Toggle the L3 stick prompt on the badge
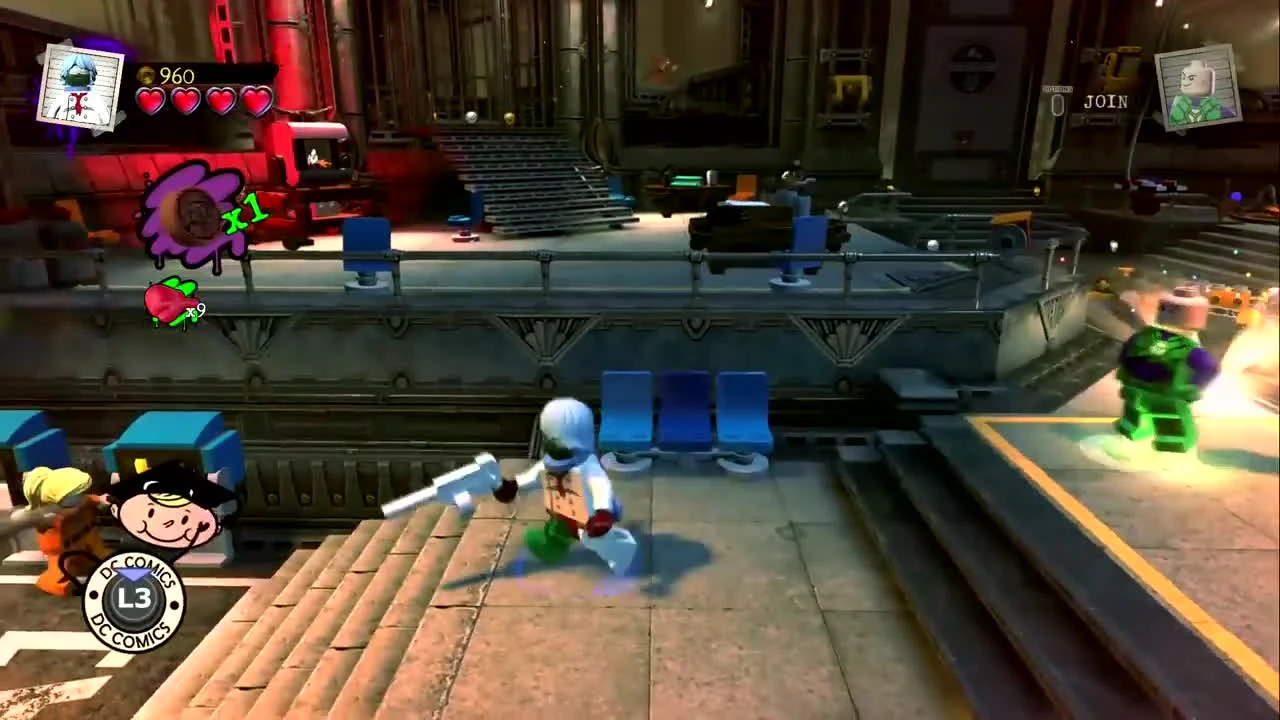Screen dimensions: 1280x720 137,598
